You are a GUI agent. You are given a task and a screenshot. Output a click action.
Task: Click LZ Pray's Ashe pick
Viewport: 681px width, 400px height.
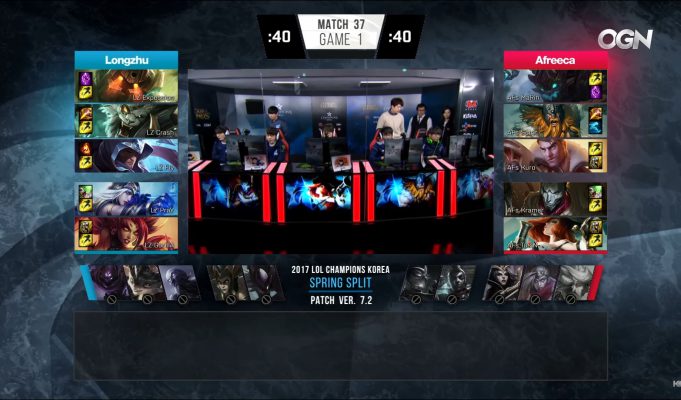pos(135,199)
